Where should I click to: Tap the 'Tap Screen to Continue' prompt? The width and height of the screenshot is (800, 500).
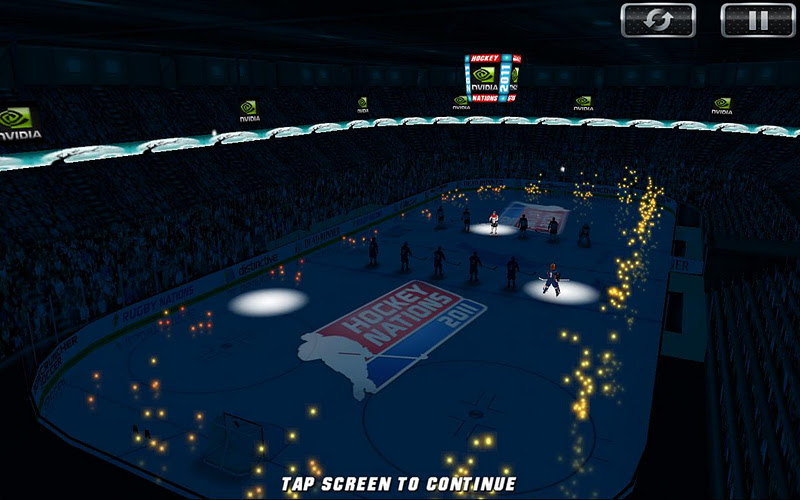point(398,484)
